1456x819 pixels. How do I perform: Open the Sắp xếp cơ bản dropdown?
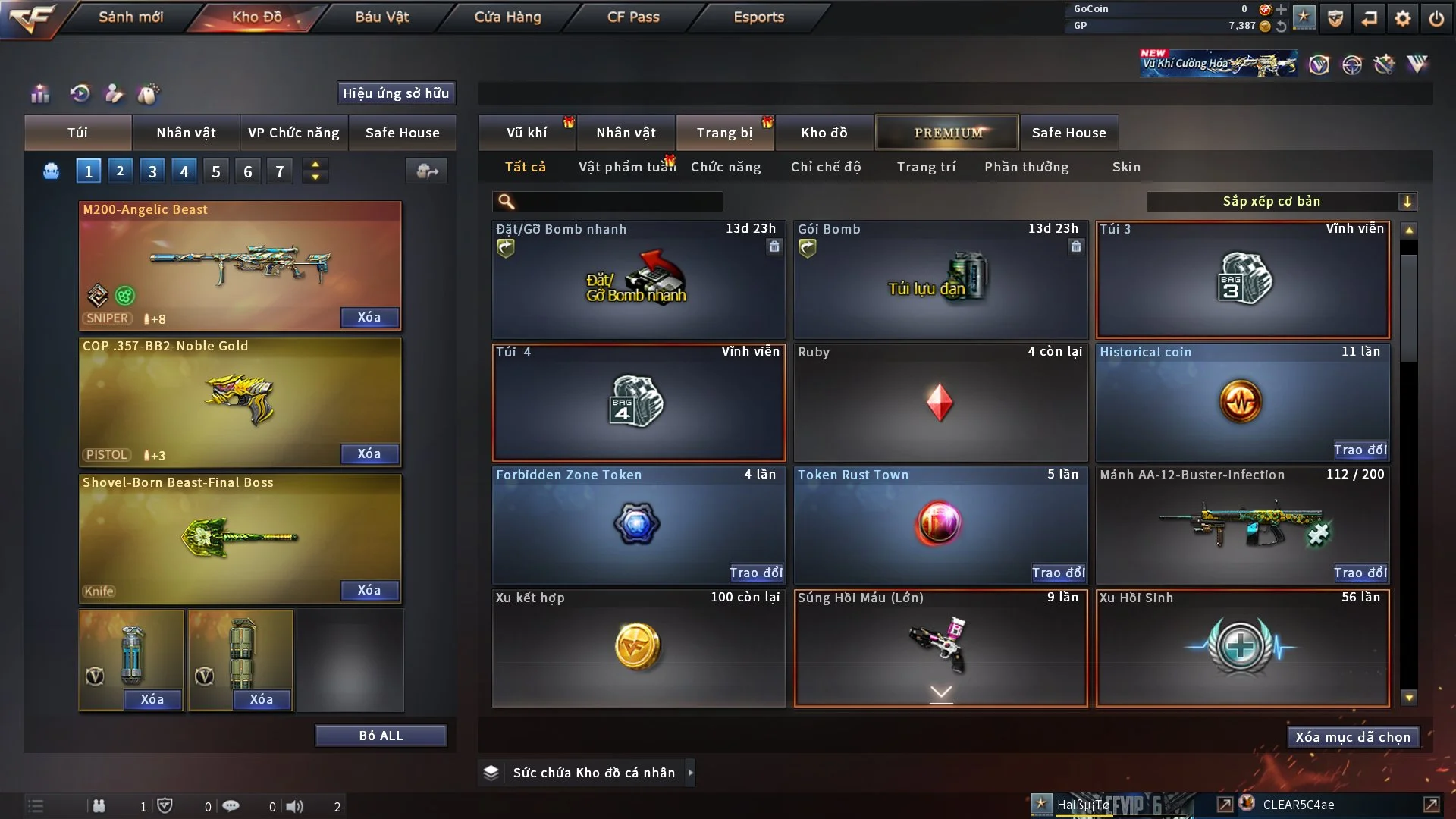[x=1281, y=201]
